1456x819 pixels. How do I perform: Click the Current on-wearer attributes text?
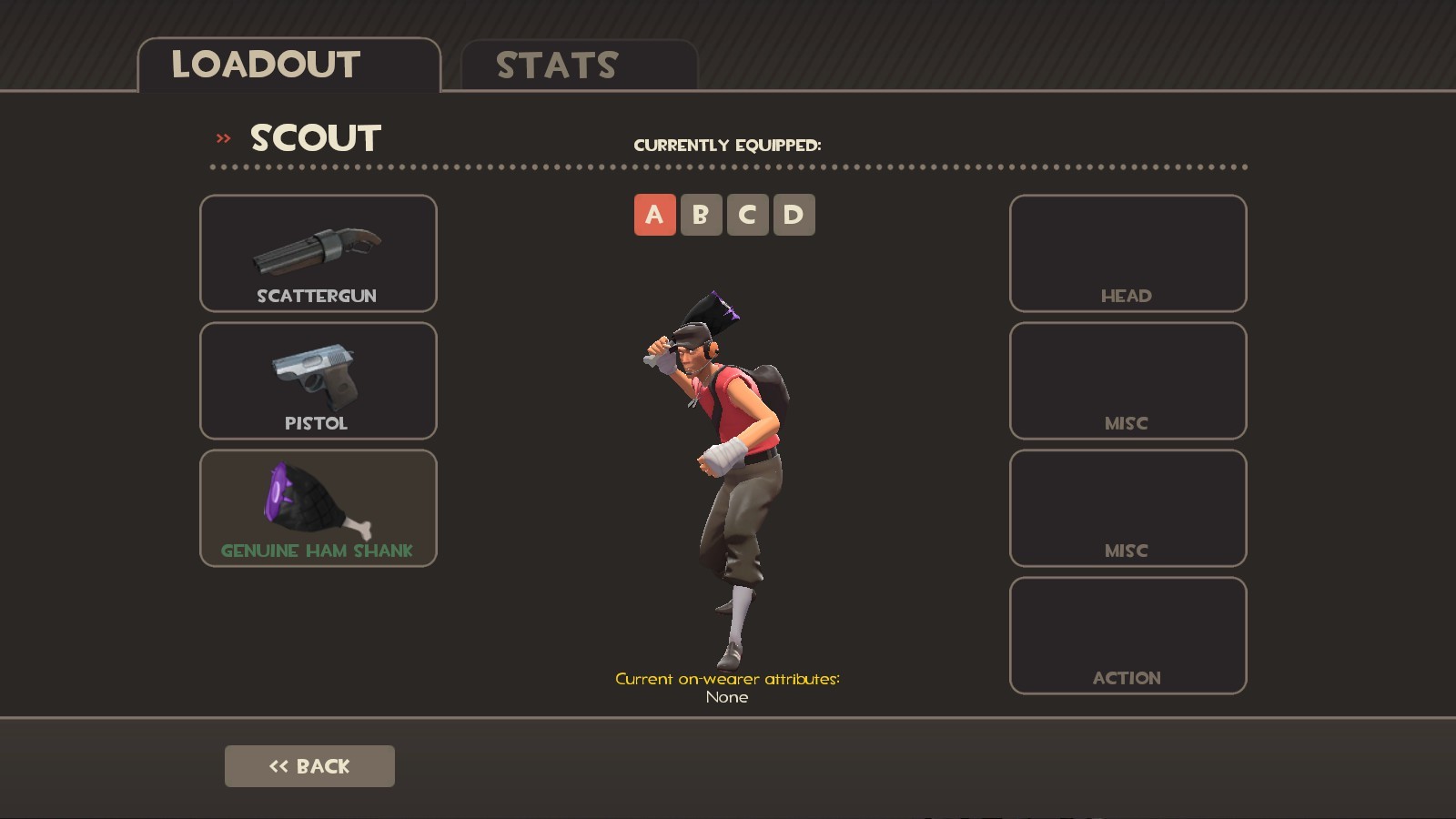[x=728, y=678]
